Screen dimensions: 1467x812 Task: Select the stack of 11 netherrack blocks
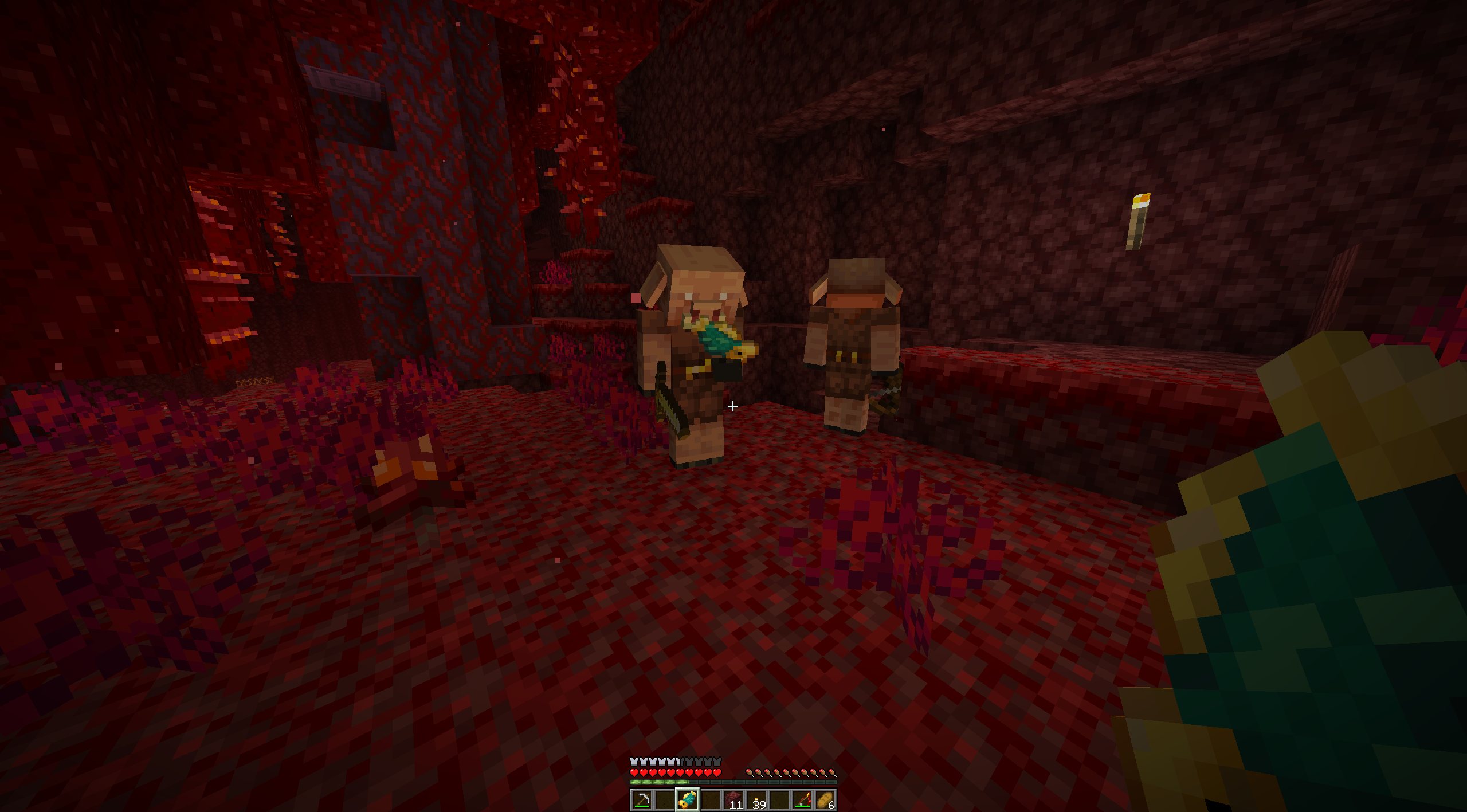point(733,801)
